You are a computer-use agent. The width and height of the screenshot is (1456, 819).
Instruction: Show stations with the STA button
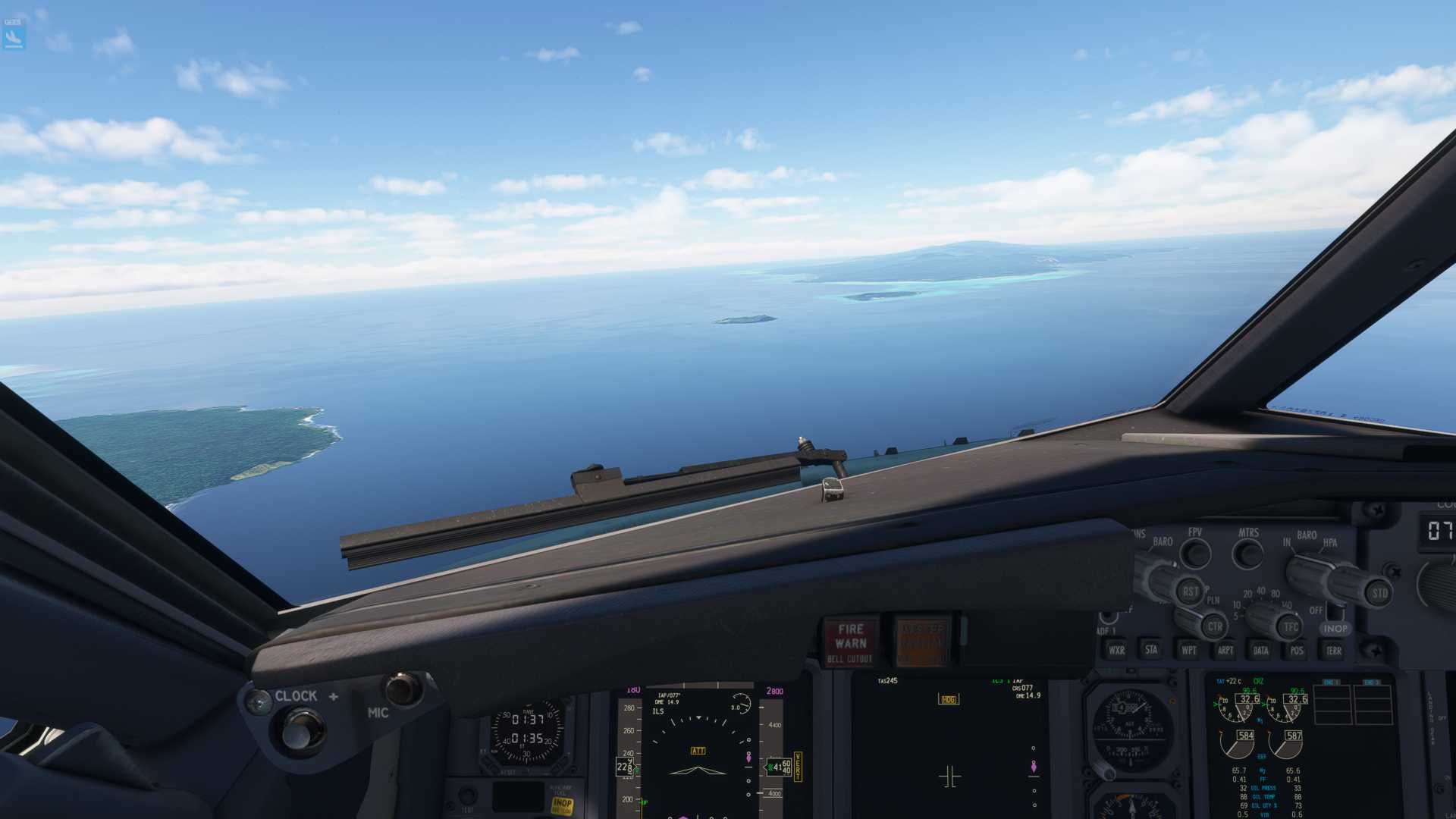(x=1151, y=649)
